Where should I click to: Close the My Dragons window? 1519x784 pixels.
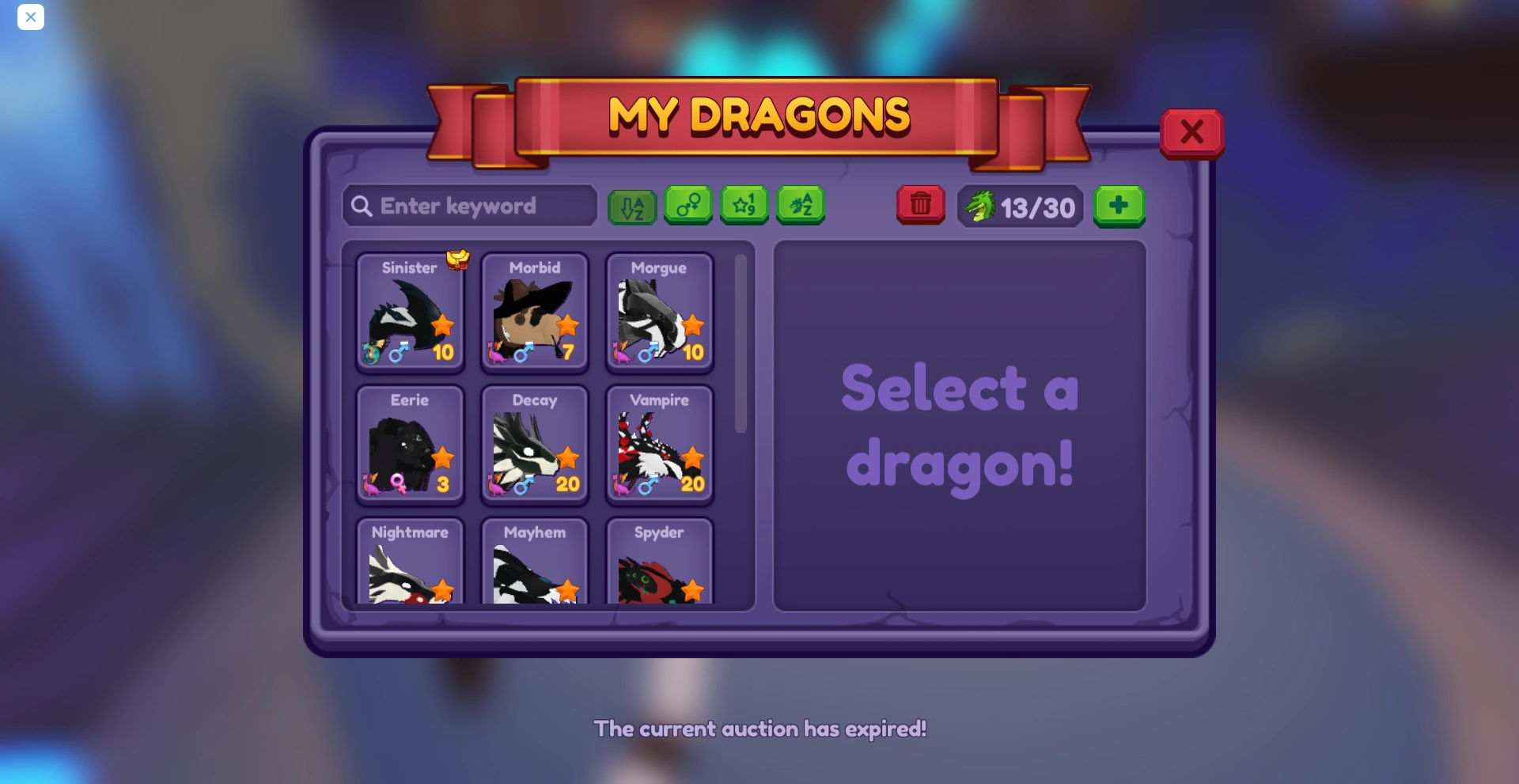pyautogui.click(x=1192, y=132)
